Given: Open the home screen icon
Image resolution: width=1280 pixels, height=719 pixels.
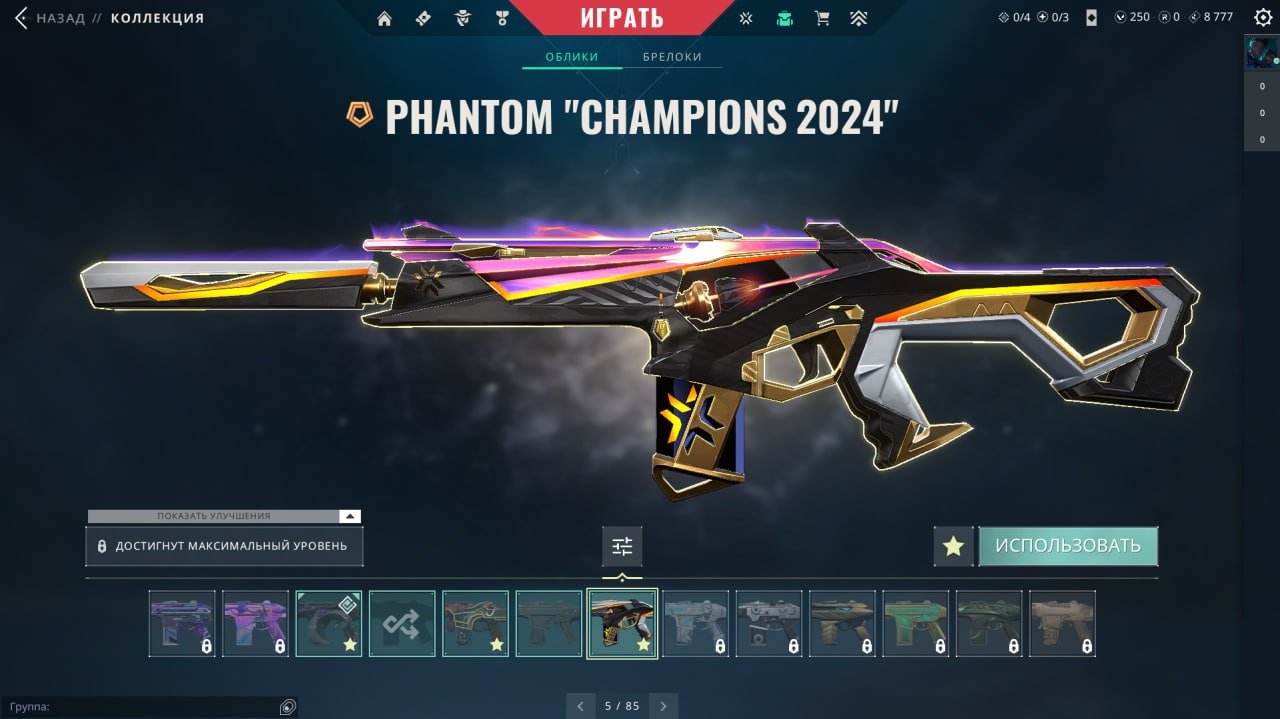Looking at the screenshot, I should pos(384,18).
